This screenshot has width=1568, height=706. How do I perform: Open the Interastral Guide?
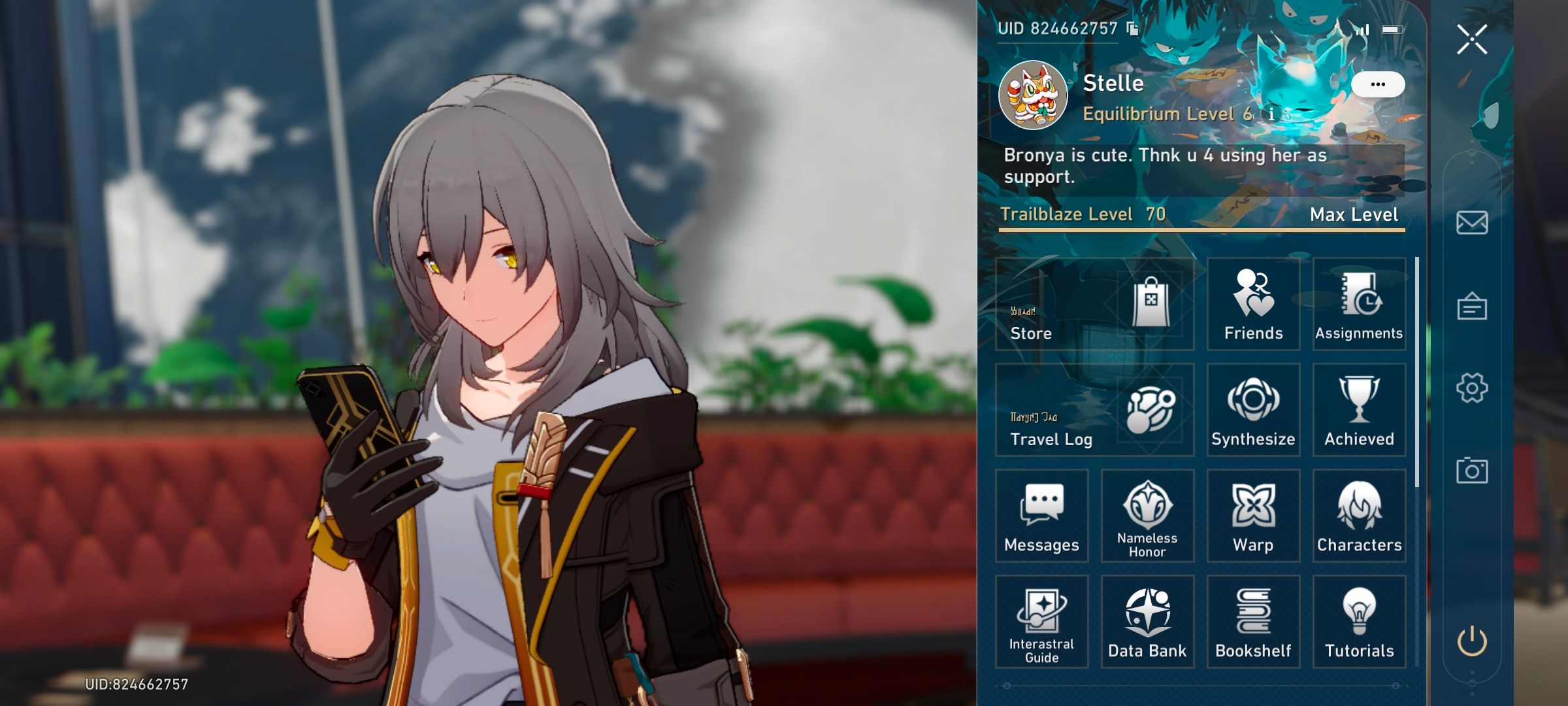pos(1041,622)
